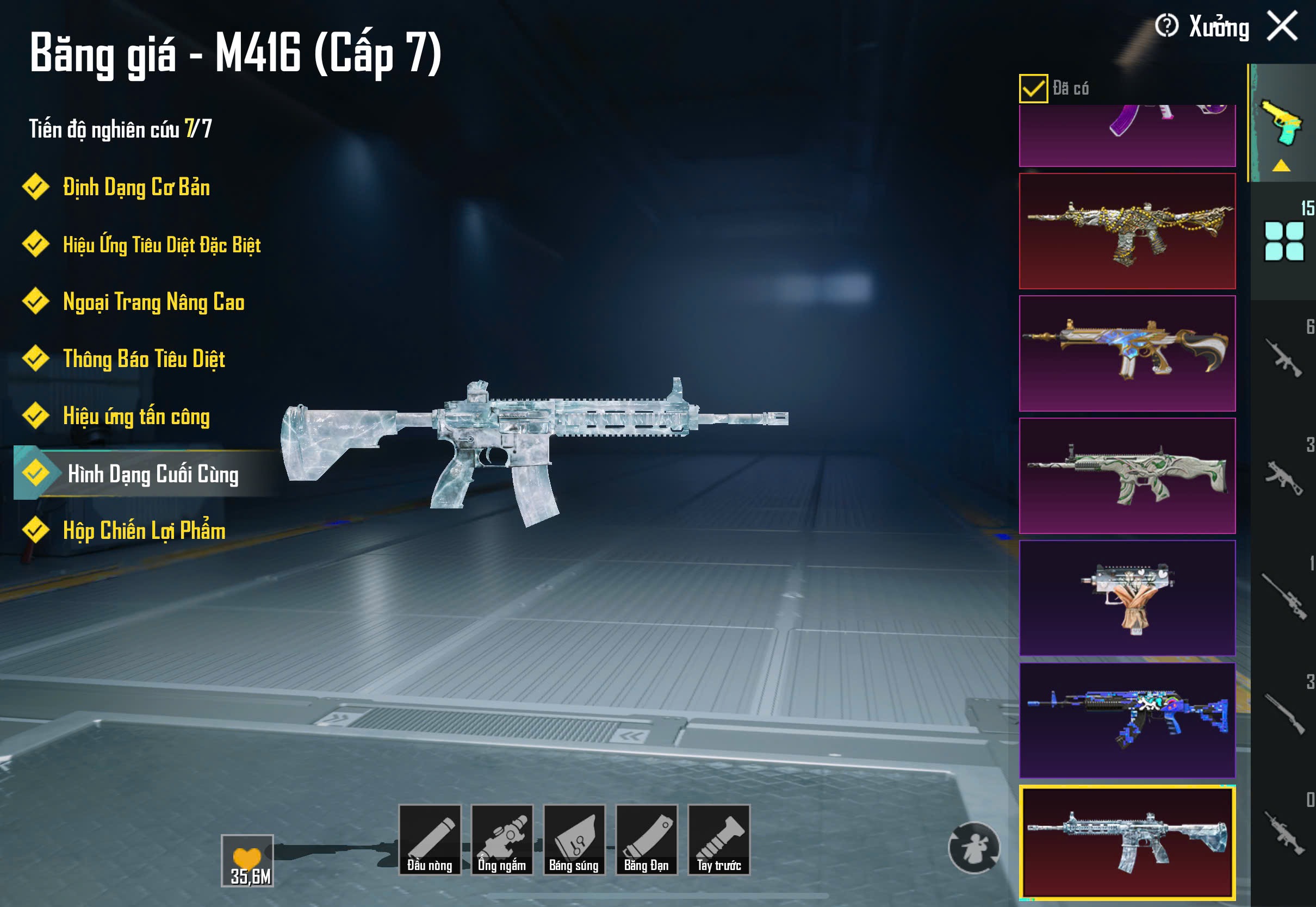Pick the blue pixel AKM skin thumbnail

1127,720
